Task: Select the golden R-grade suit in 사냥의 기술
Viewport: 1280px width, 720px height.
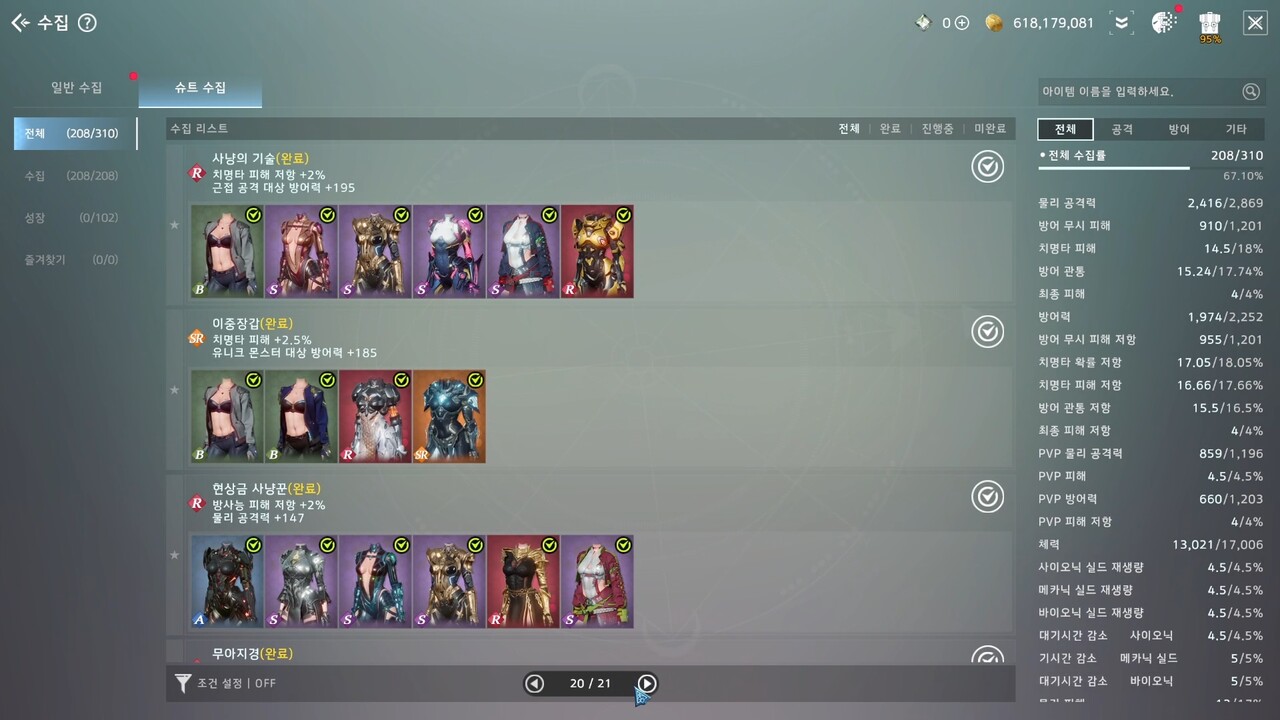Action: (x=597, y=252)
